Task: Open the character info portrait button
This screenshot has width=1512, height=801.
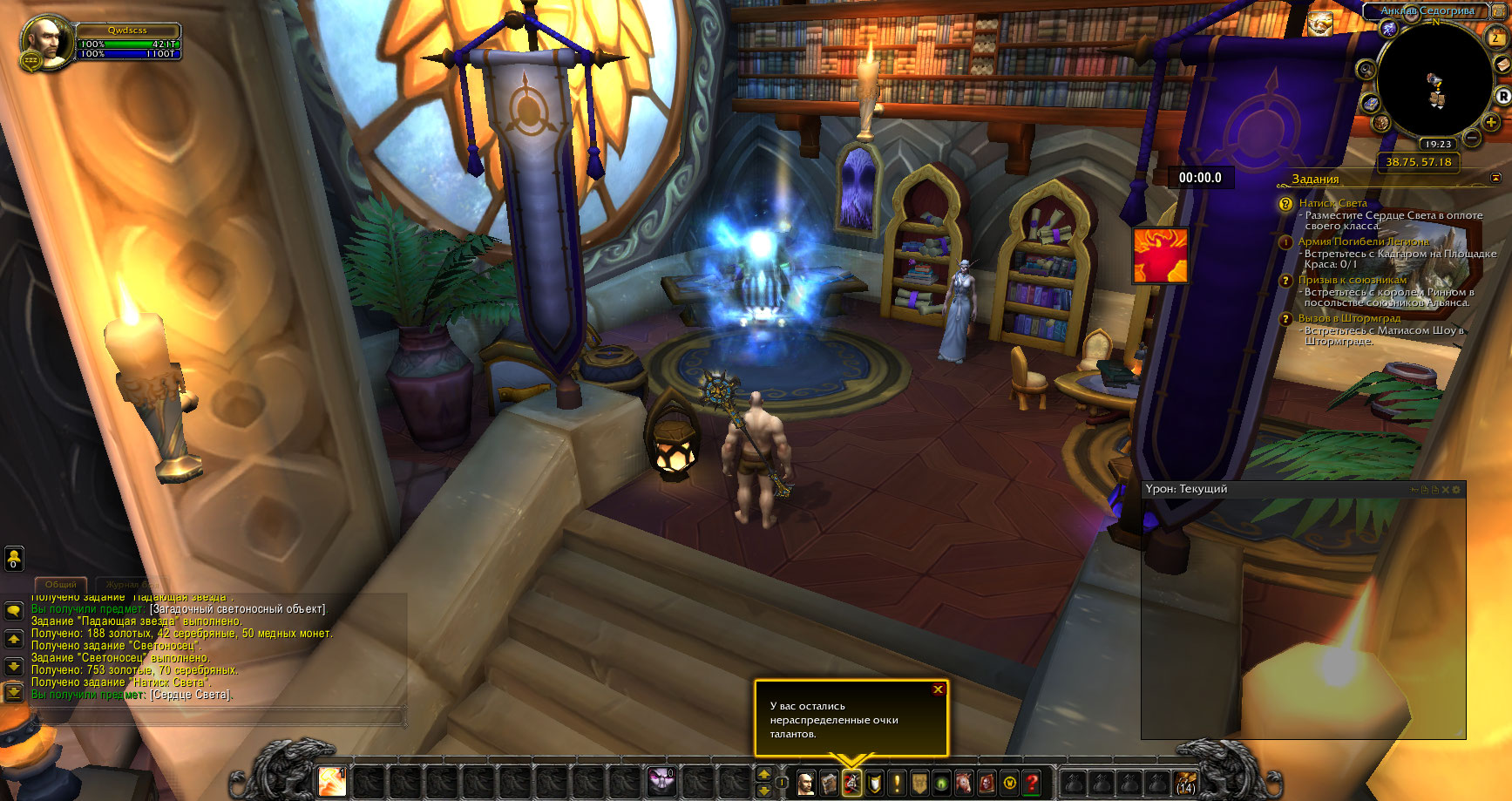Action: click(x=806, y=783)
